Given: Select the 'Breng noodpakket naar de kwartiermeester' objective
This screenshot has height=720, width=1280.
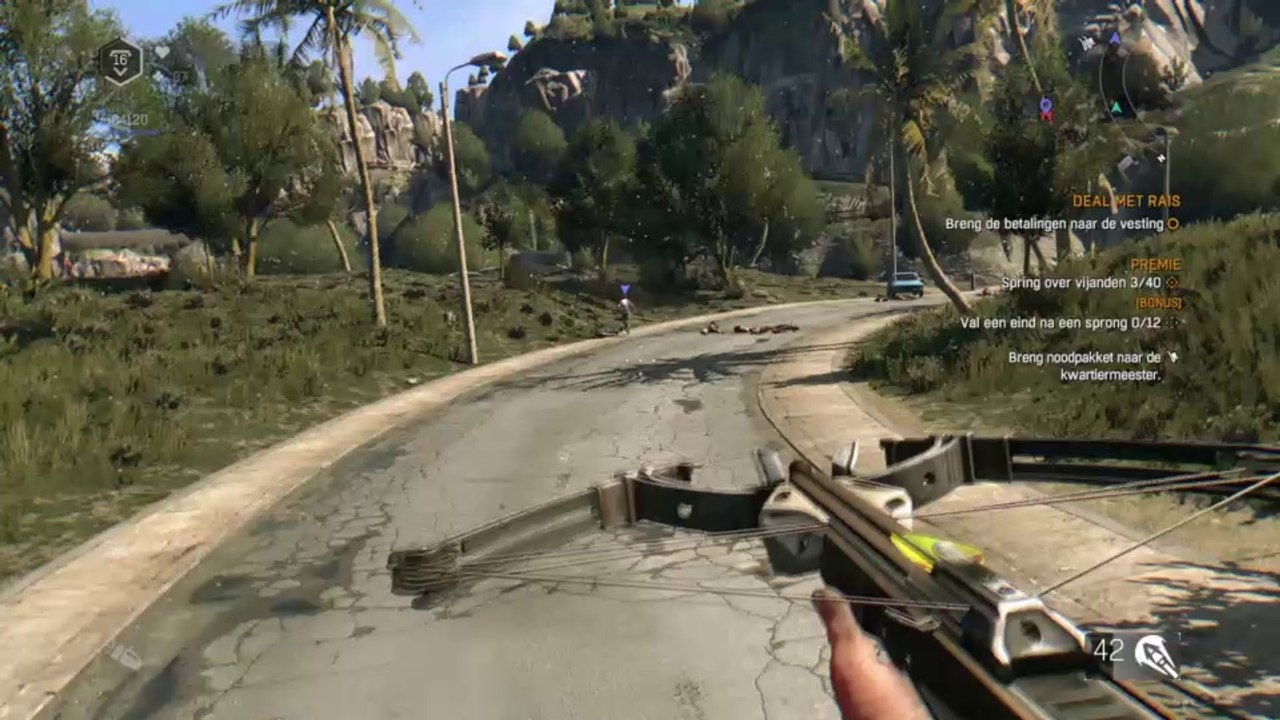Looking at the screenshot, I should point(1084,366).
